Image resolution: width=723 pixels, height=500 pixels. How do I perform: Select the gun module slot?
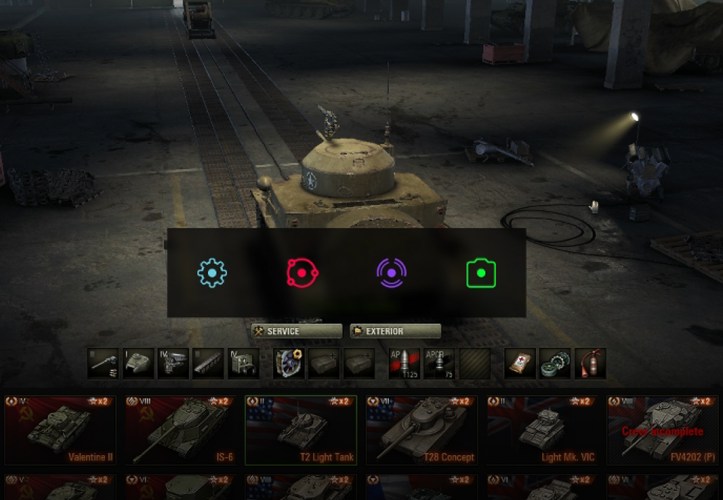(x=102, y=363)
